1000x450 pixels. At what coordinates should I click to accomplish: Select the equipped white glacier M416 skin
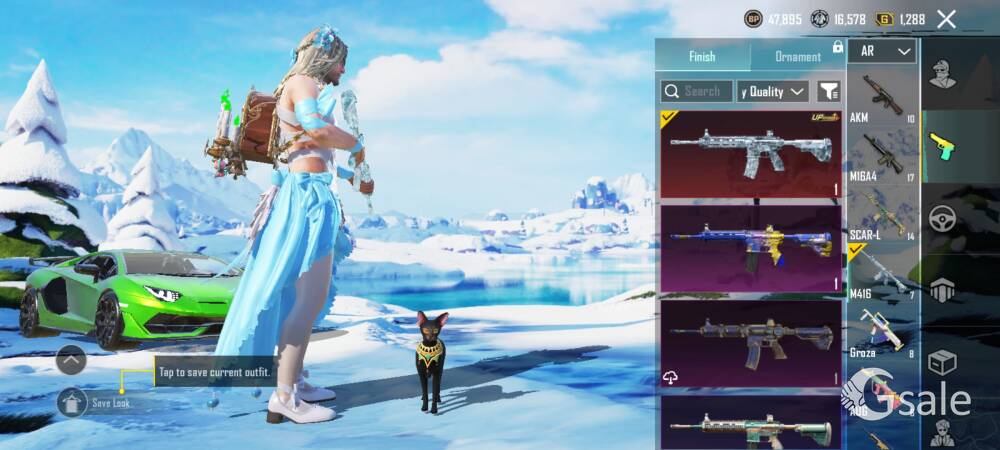coord(750,153)
